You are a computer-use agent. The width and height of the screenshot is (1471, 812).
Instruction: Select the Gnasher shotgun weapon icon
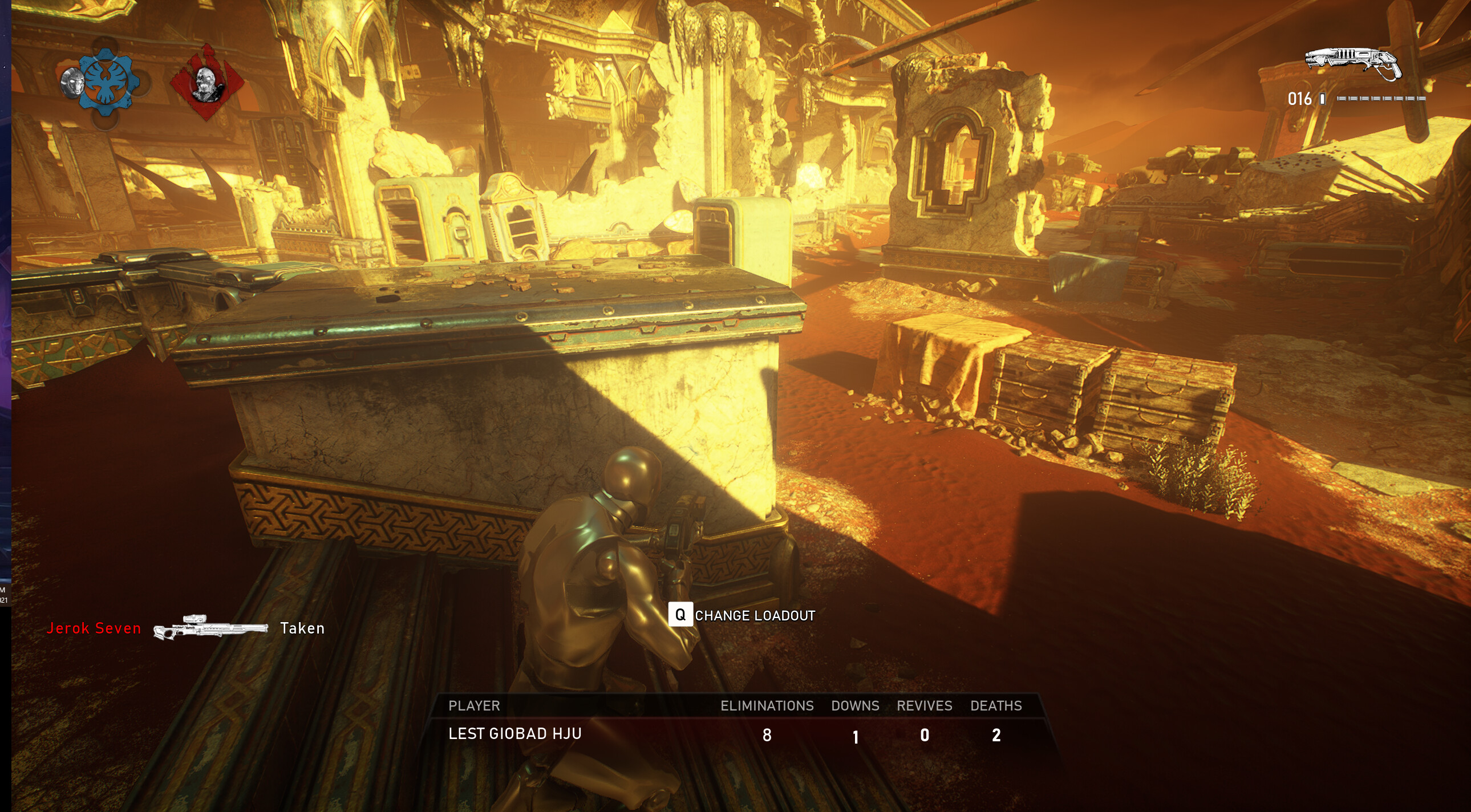(1352, 63)
